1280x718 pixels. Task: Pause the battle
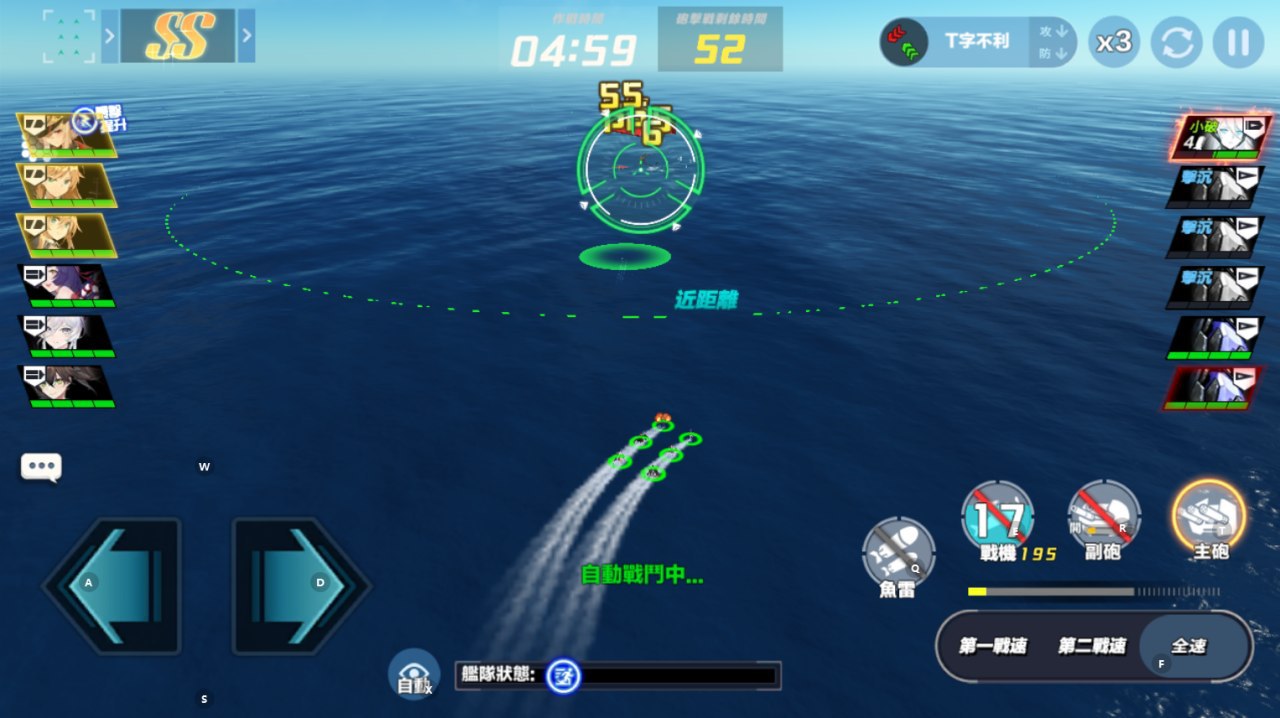pyautogui.click(x=1238, y=42)
